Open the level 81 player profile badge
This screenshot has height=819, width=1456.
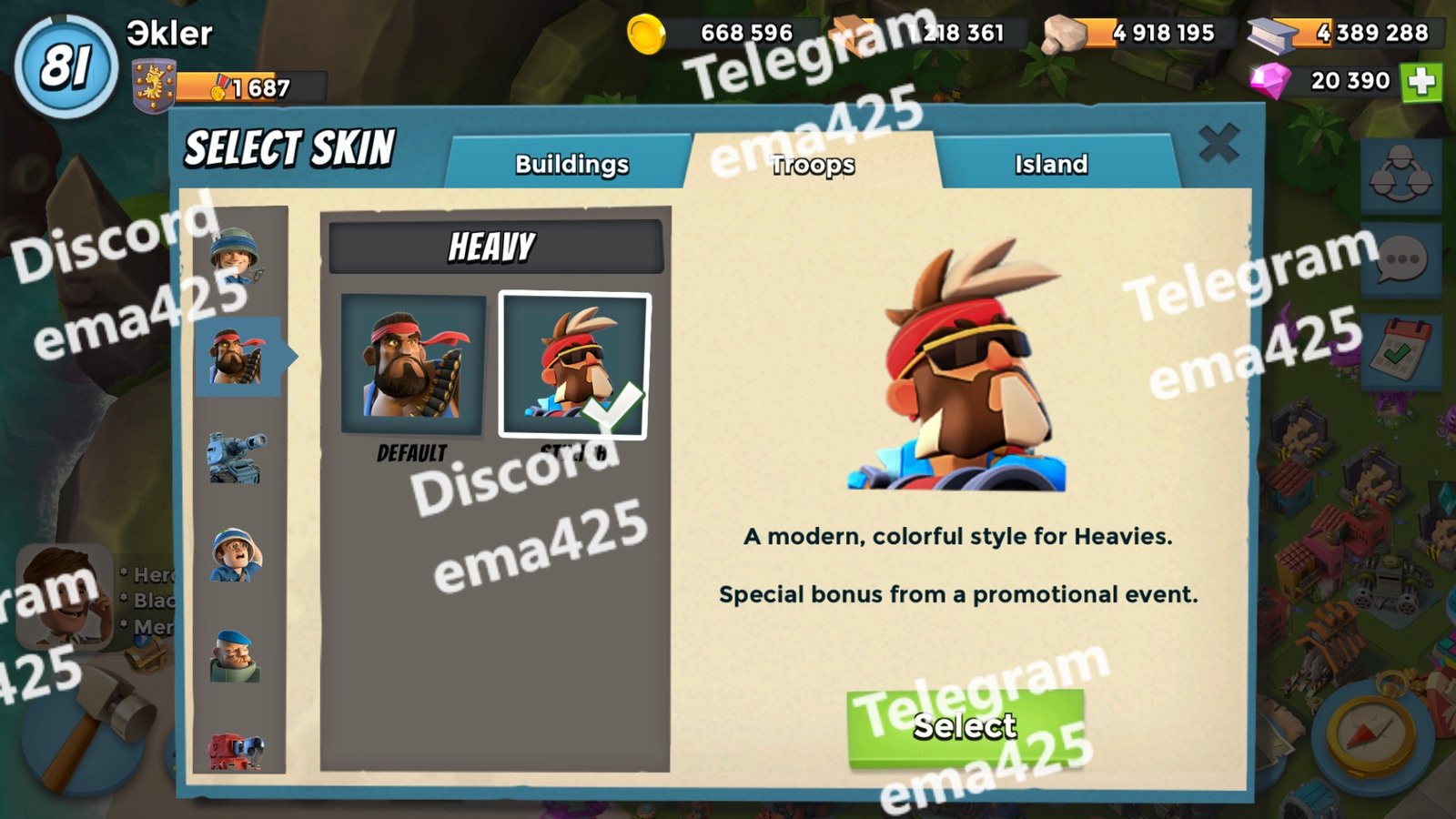(x=66, y=66)
